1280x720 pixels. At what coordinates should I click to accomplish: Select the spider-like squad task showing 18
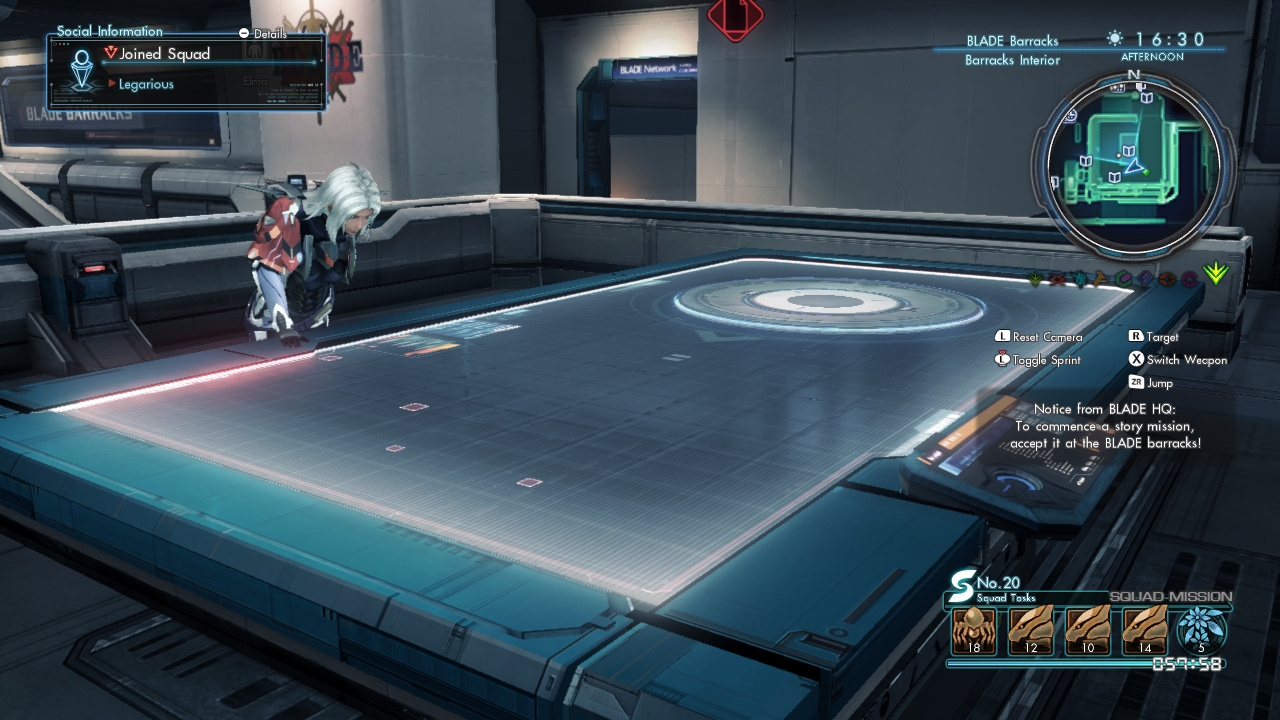click(x=974, y=630)
